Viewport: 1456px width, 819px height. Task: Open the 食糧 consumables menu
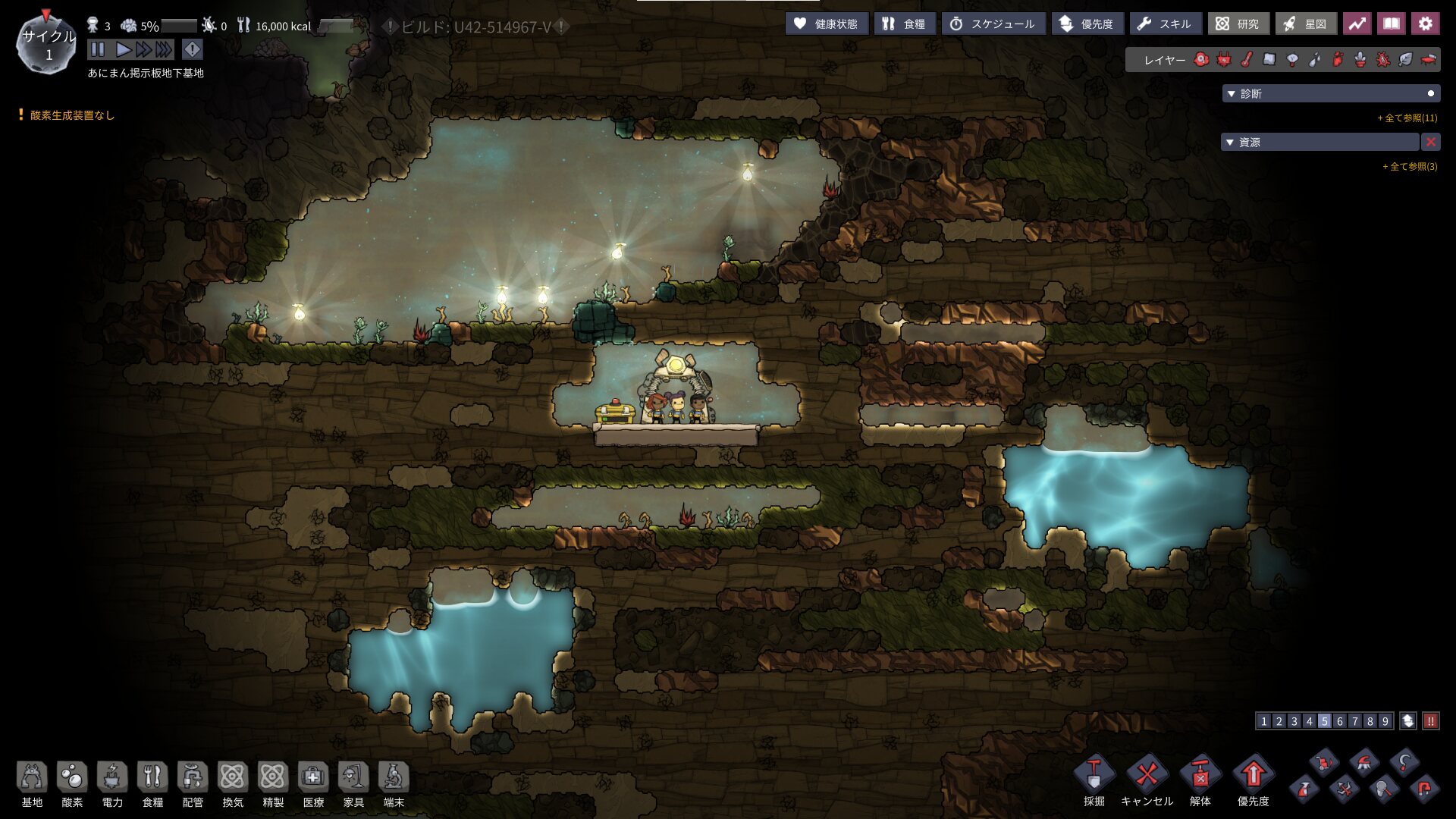tap(905, 24)
